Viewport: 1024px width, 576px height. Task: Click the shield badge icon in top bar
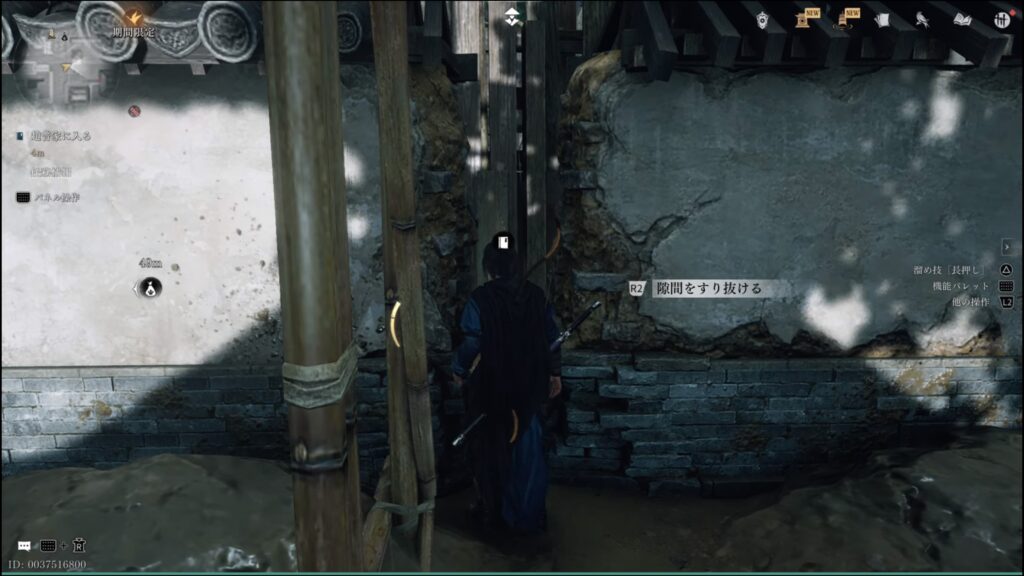763,20
